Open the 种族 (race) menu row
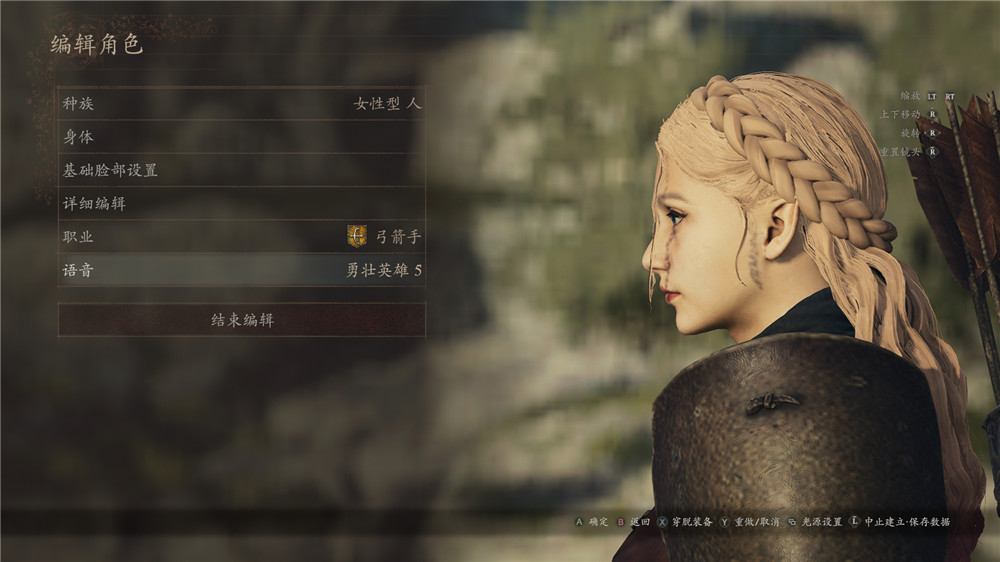The height and width of the screenshot is (562, 1000). click(241, 103)
